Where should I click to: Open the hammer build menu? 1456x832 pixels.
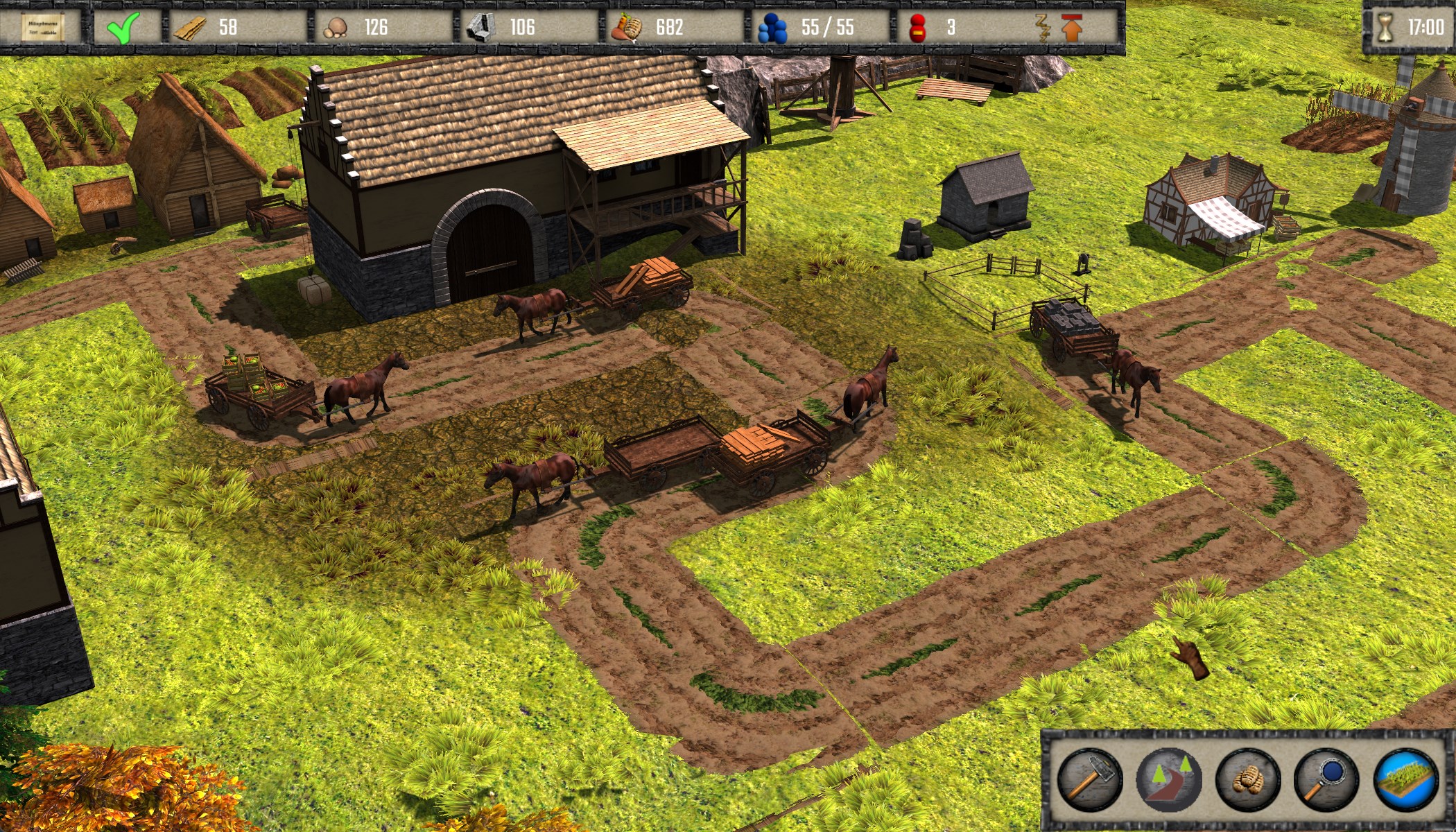(x=1089, y=780)
